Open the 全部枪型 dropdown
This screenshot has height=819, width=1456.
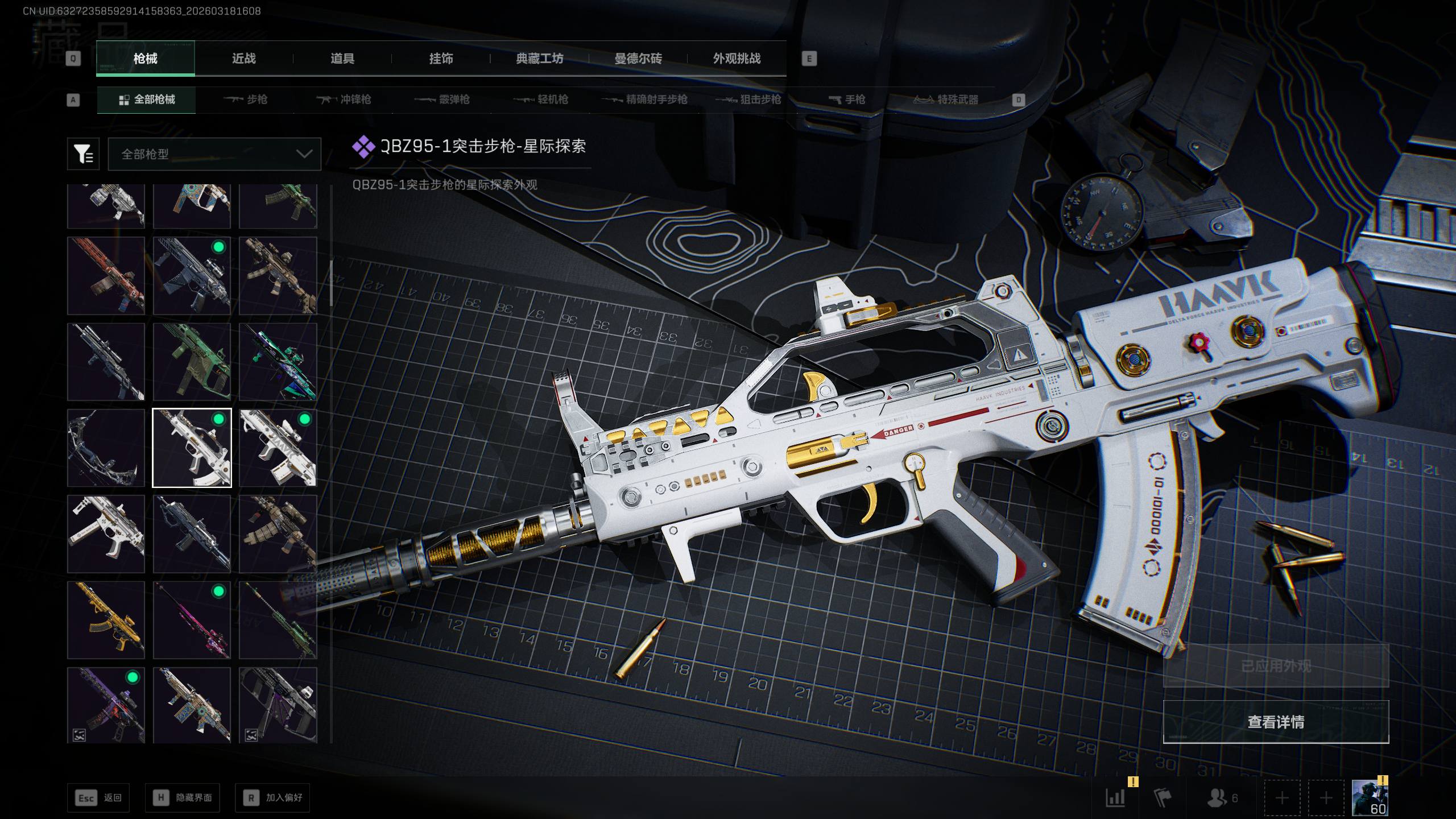(x=214, y=154)
